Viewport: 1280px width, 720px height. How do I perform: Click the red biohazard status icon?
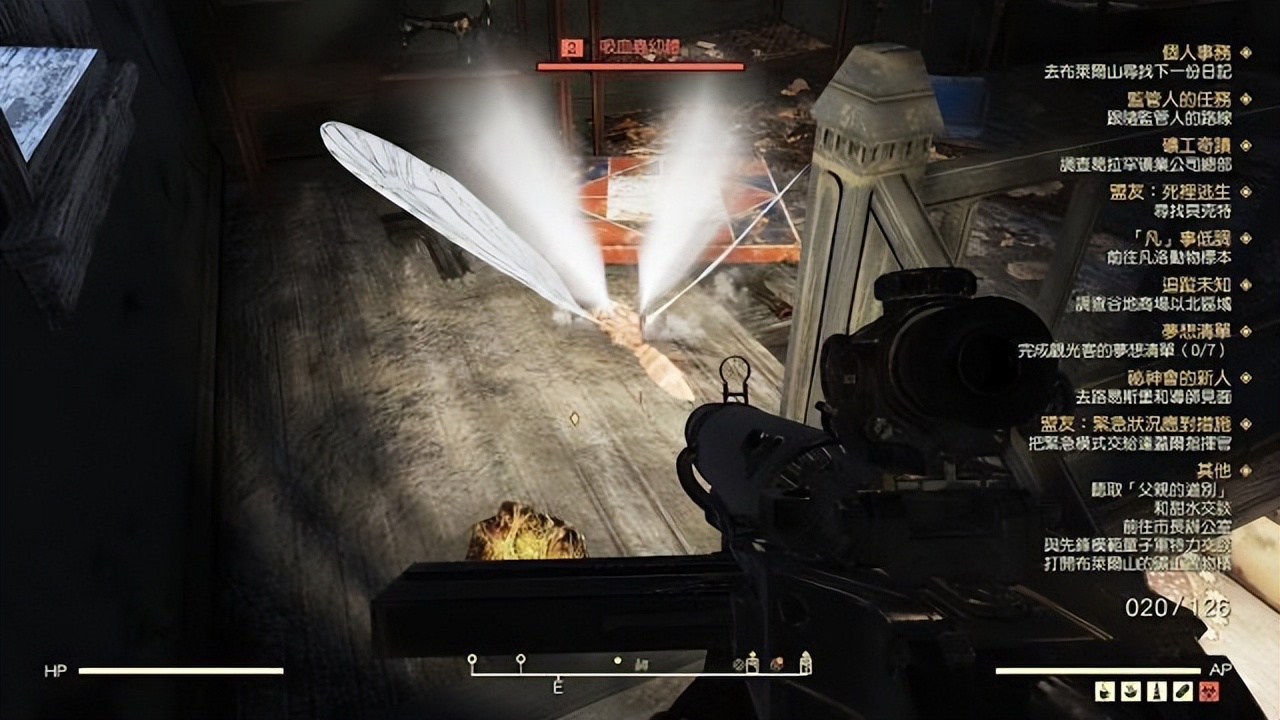pos(1208,690)
